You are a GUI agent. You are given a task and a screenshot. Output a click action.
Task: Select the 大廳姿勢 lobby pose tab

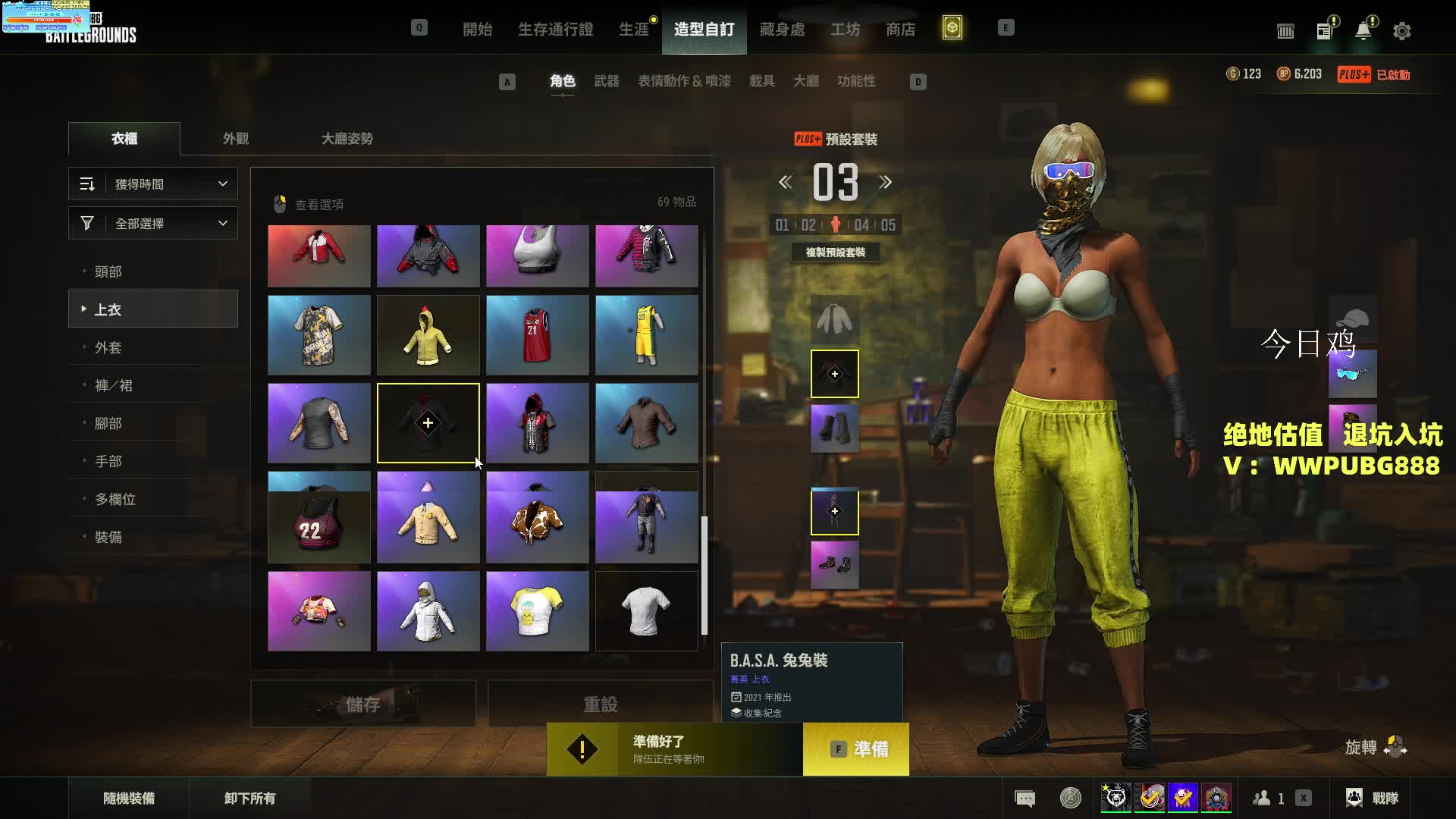[x=347, y=139]
